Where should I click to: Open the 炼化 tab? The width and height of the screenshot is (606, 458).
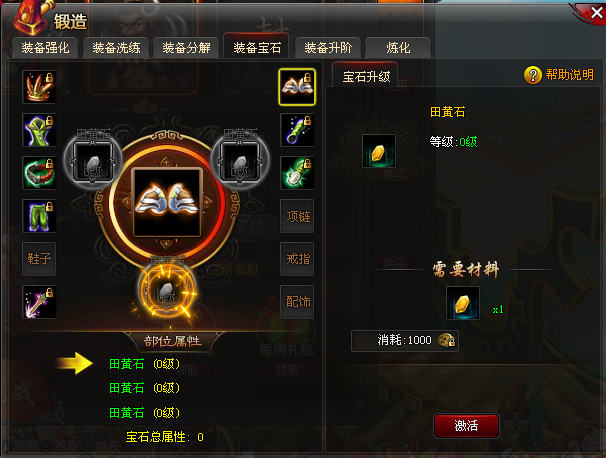click(397, 48)
